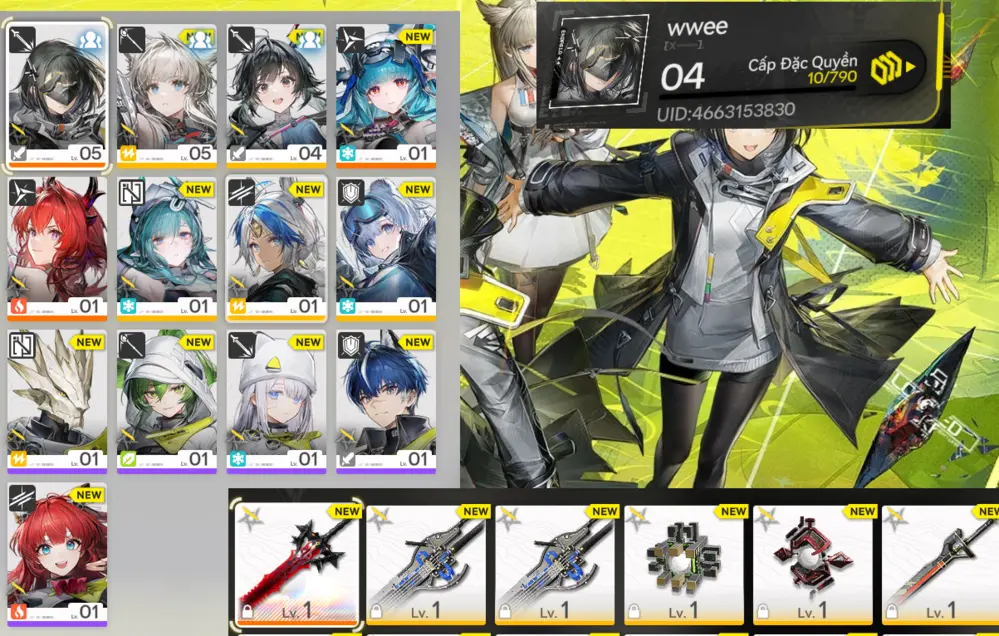Select the red-haired girl with blue eyes
This screenshot has height=636, width=999.
click(58, 554)
